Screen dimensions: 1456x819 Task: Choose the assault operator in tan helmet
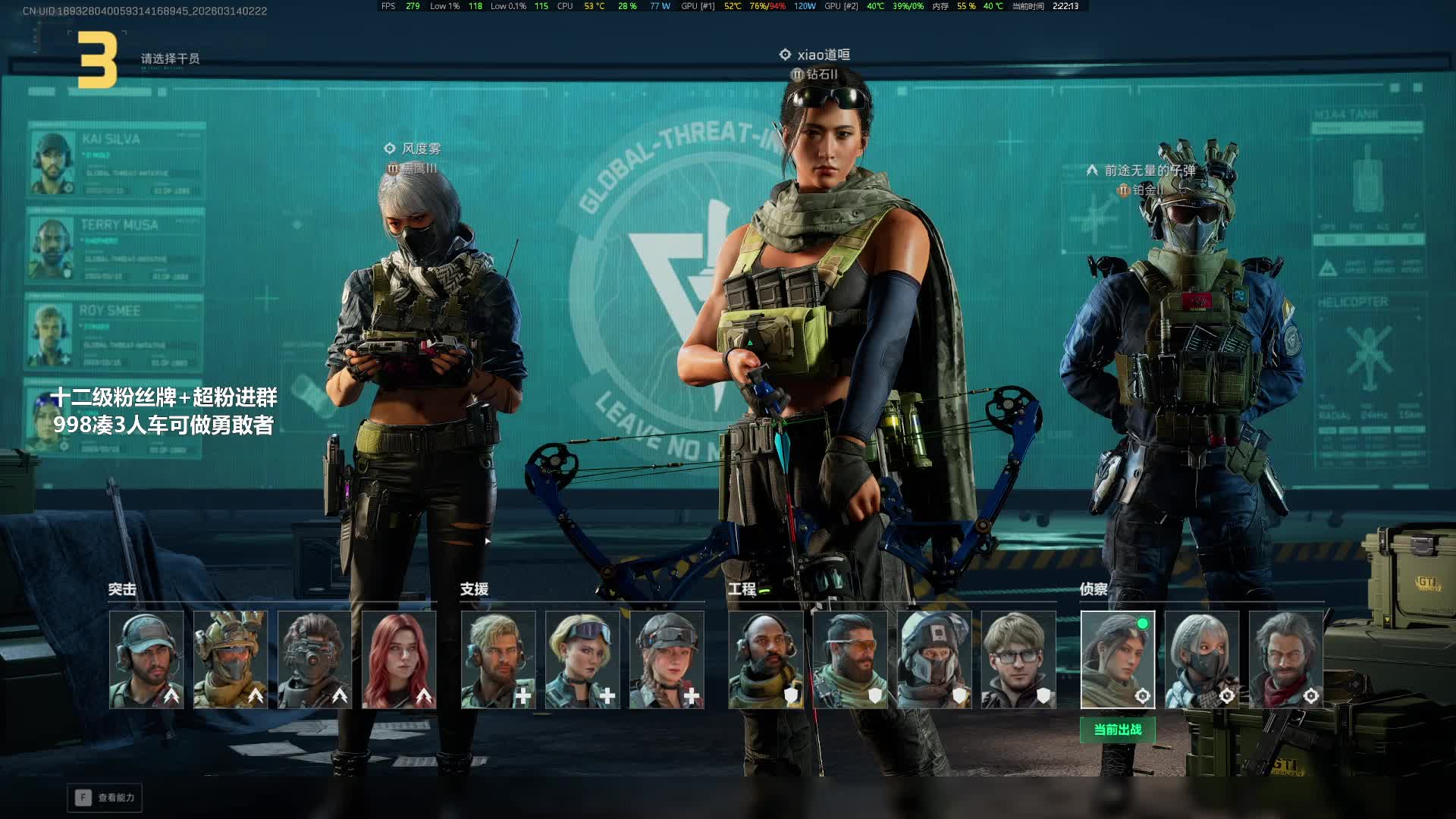pyautogui.click(x=231, y=660)
